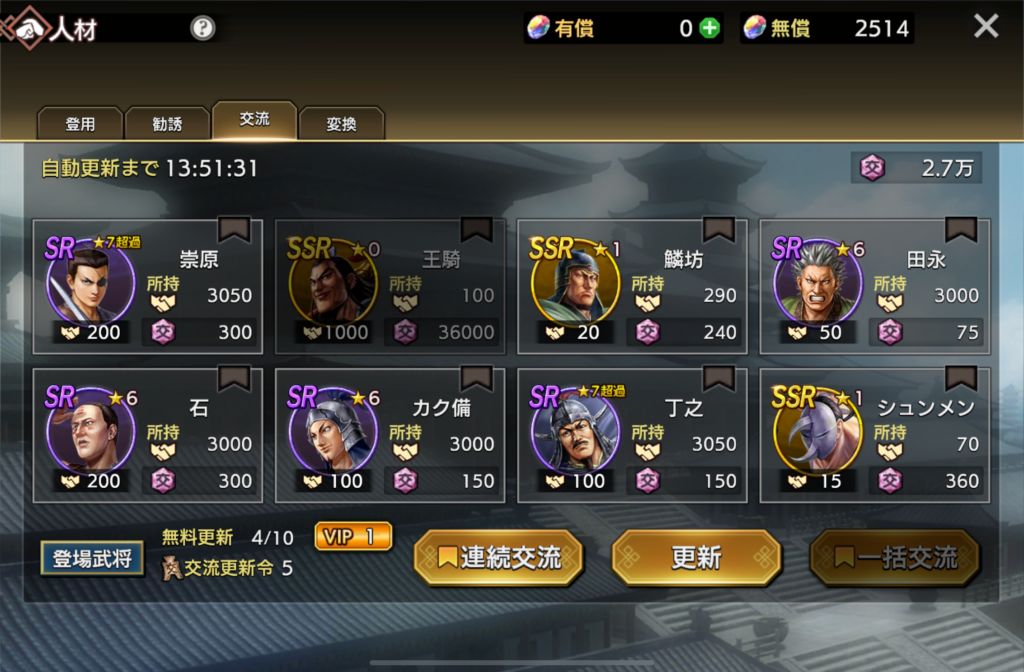Open the help question mark icon
Screen dimensions: 1024x672
[x=203, y=28]
